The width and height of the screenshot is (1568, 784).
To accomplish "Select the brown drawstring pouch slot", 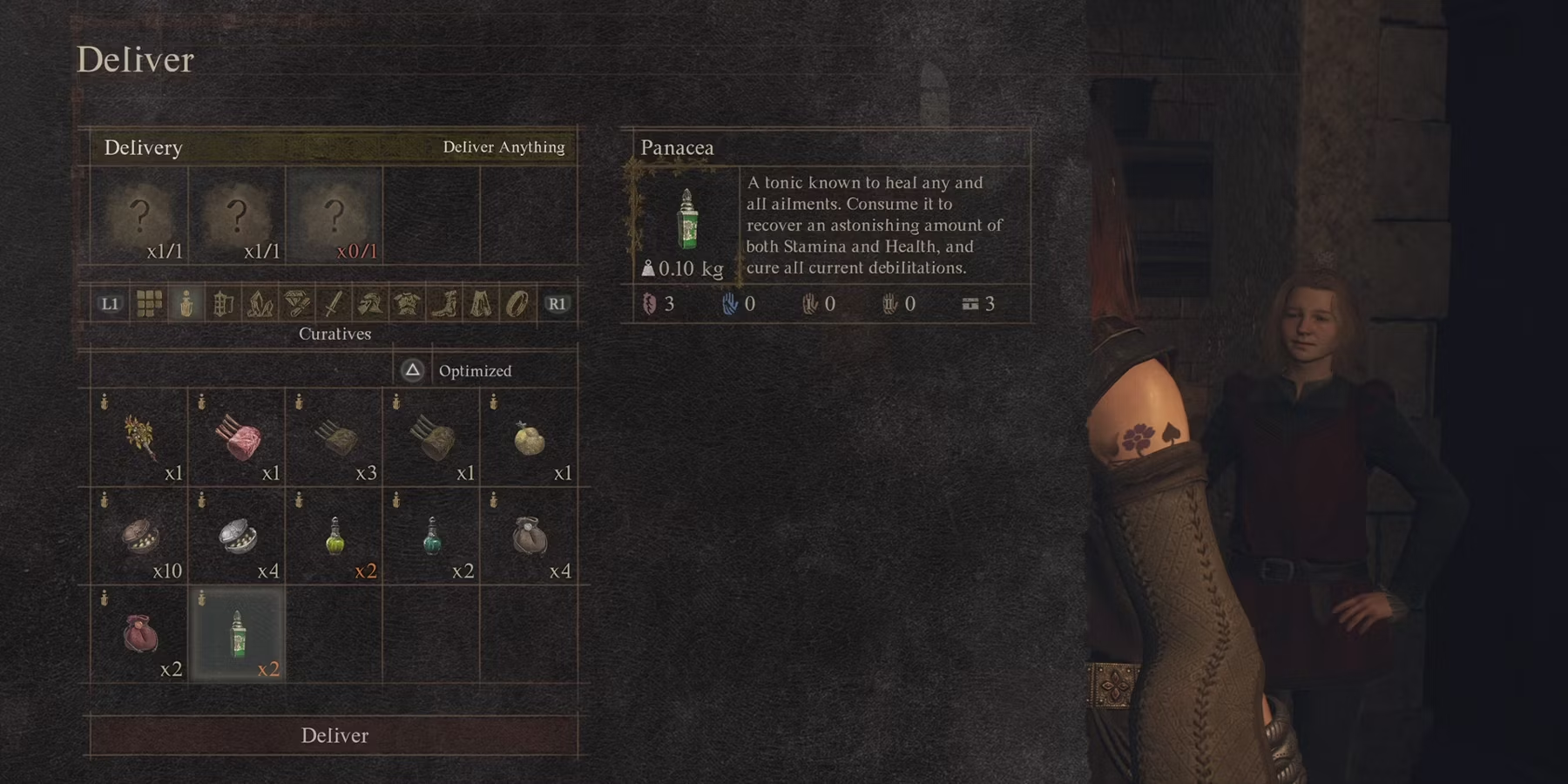I will coord(529,535).
